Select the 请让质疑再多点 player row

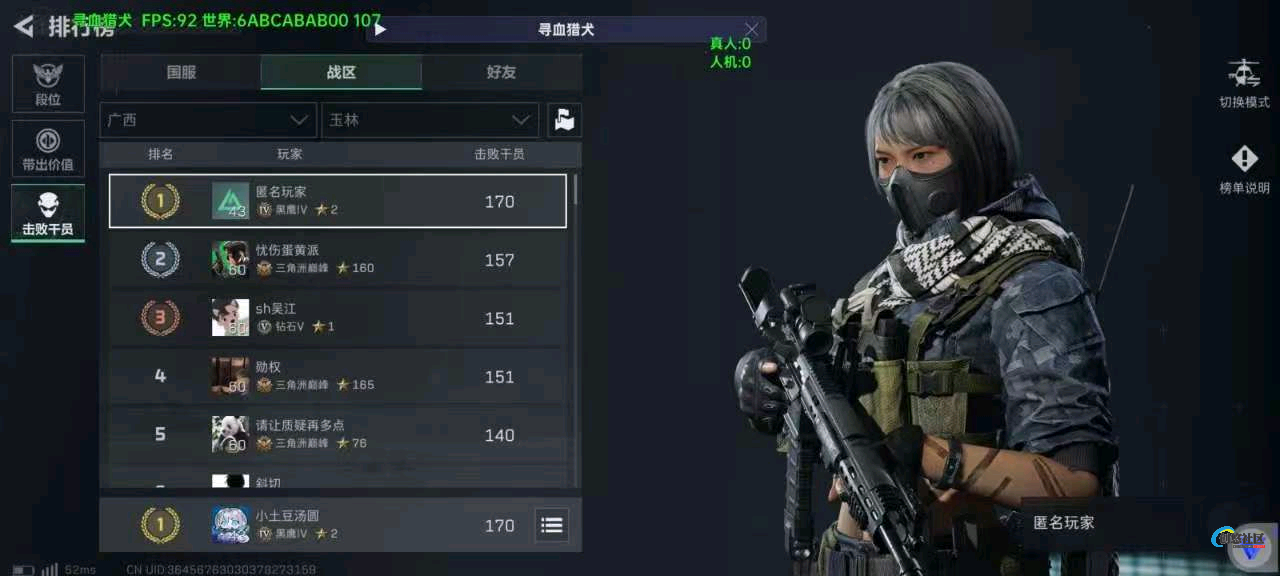point(336,435)
